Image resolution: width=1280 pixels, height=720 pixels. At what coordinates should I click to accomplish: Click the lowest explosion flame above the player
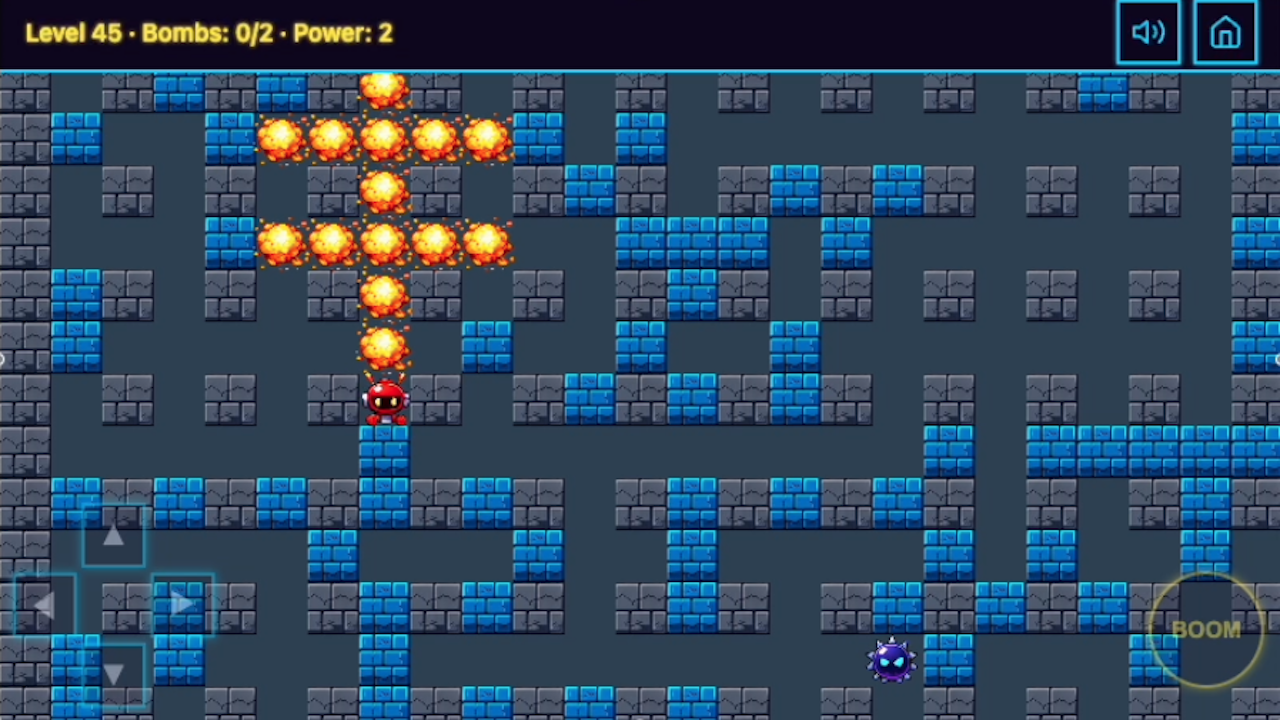[x=385, y=345]
